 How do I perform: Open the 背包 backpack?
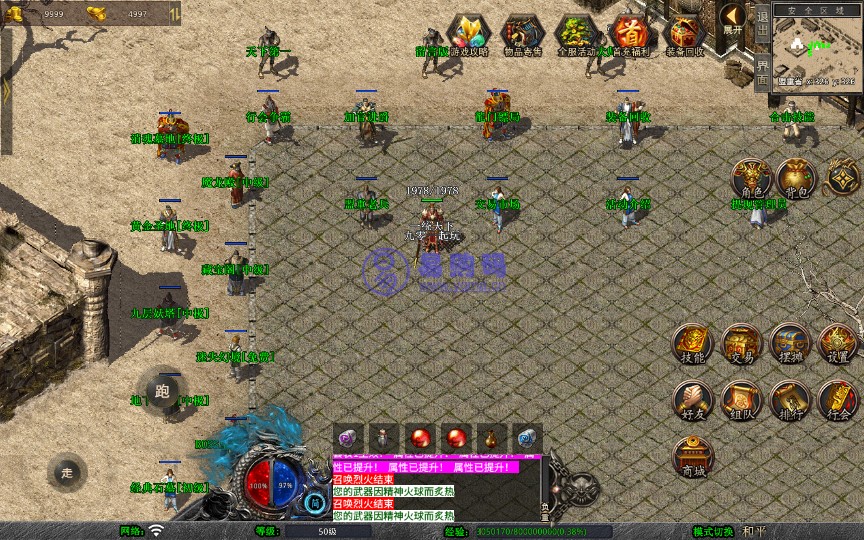(x=796, y=179)
